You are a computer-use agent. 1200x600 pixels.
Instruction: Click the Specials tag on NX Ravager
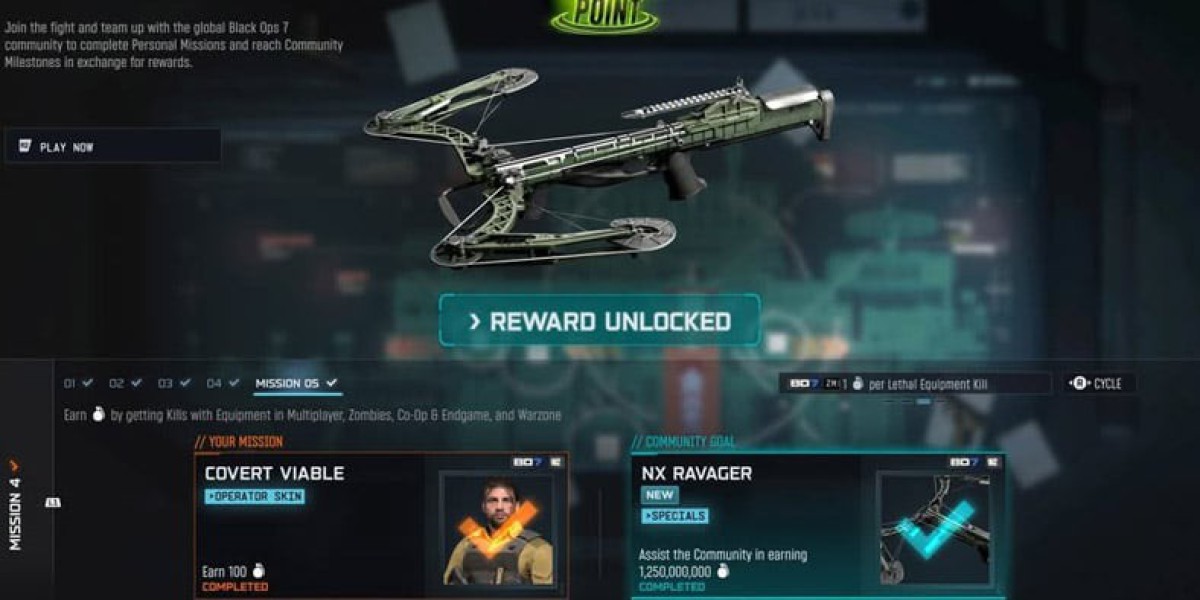(x=675, y=516)
